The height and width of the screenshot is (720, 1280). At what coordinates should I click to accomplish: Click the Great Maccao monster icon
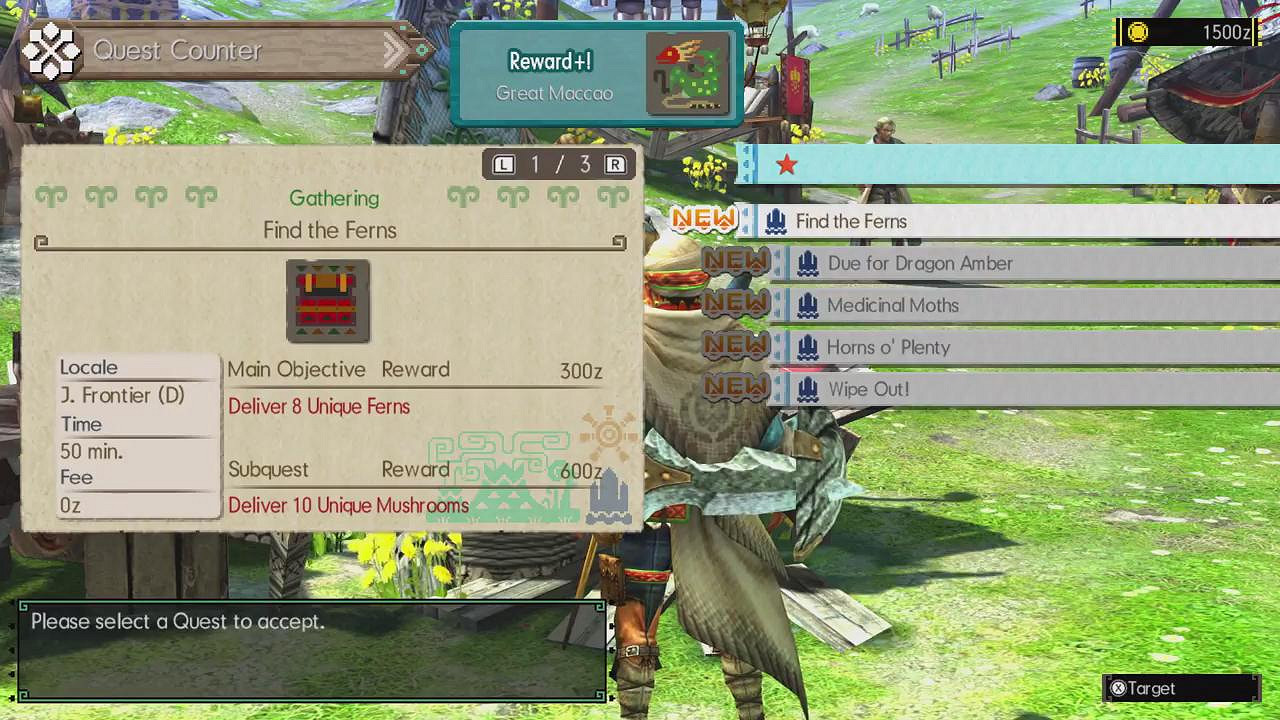(x=690, y=73)
